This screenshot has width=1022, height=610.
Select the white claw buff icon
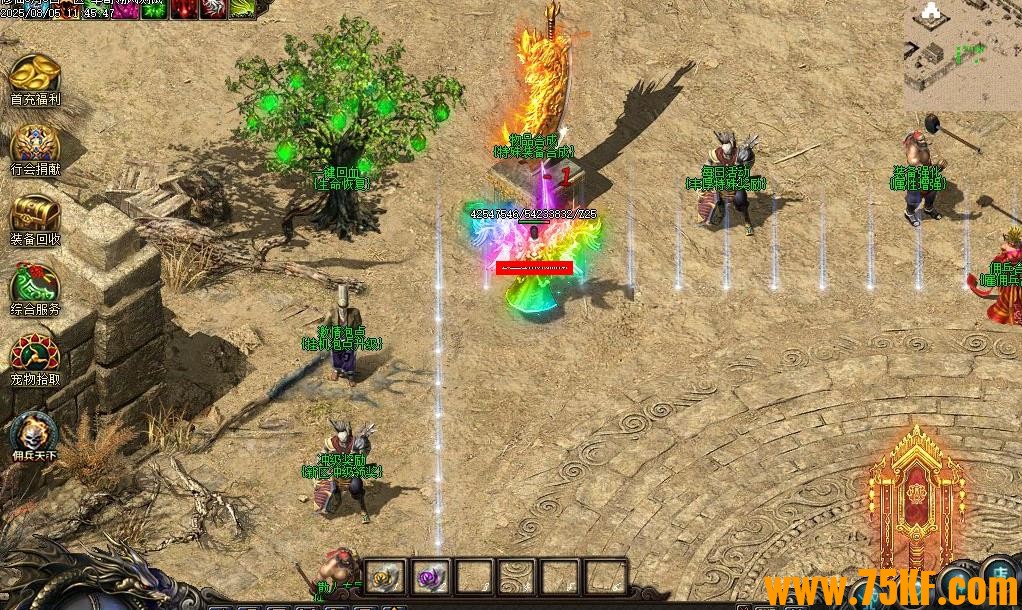click(214, 8)
